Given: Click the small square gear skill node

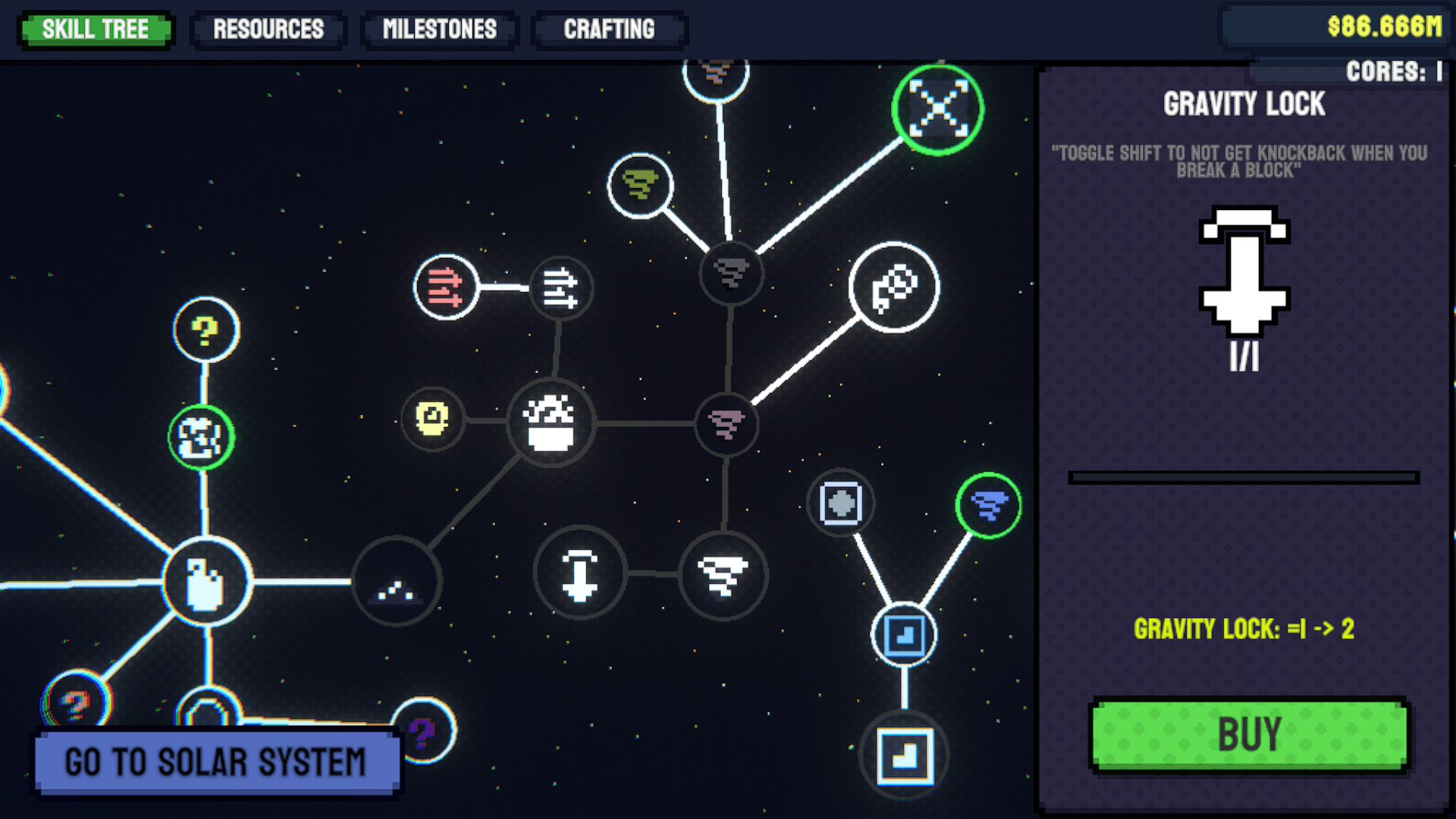Looking at the screenshot, I should click(x=841, y=504).
